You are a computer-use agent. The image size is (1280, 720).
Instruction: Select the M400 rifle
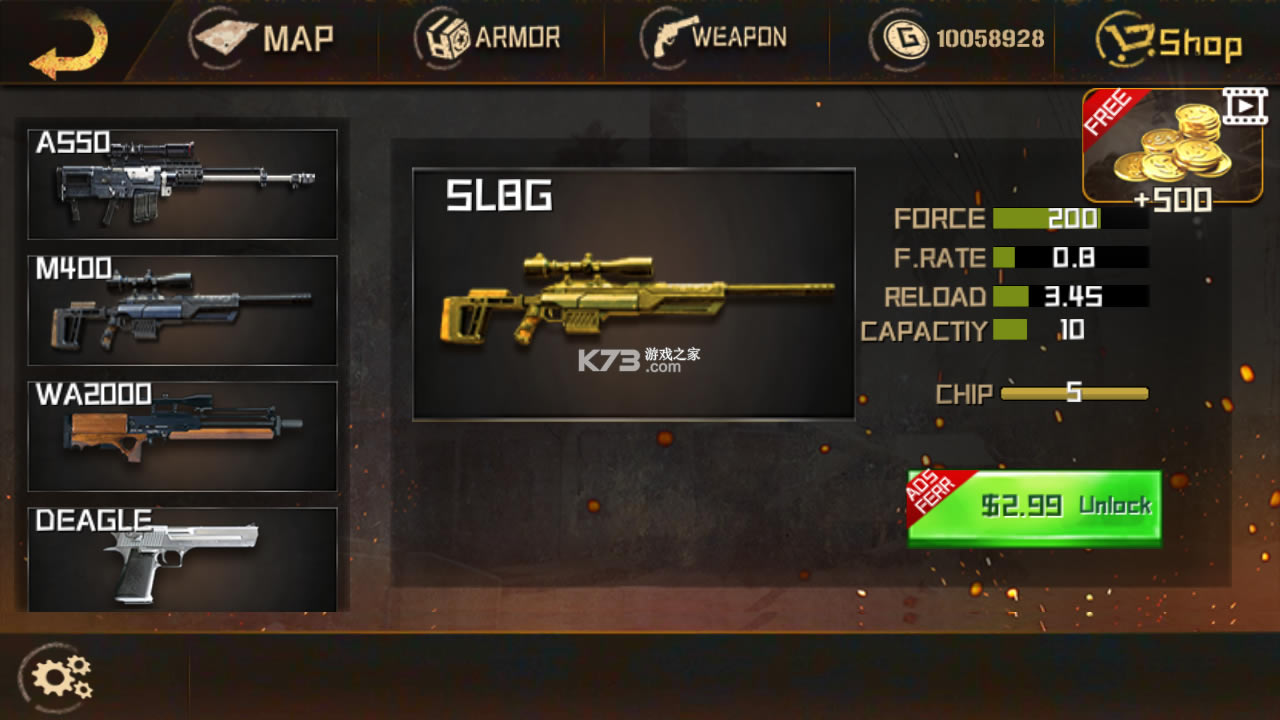point(182,310)
